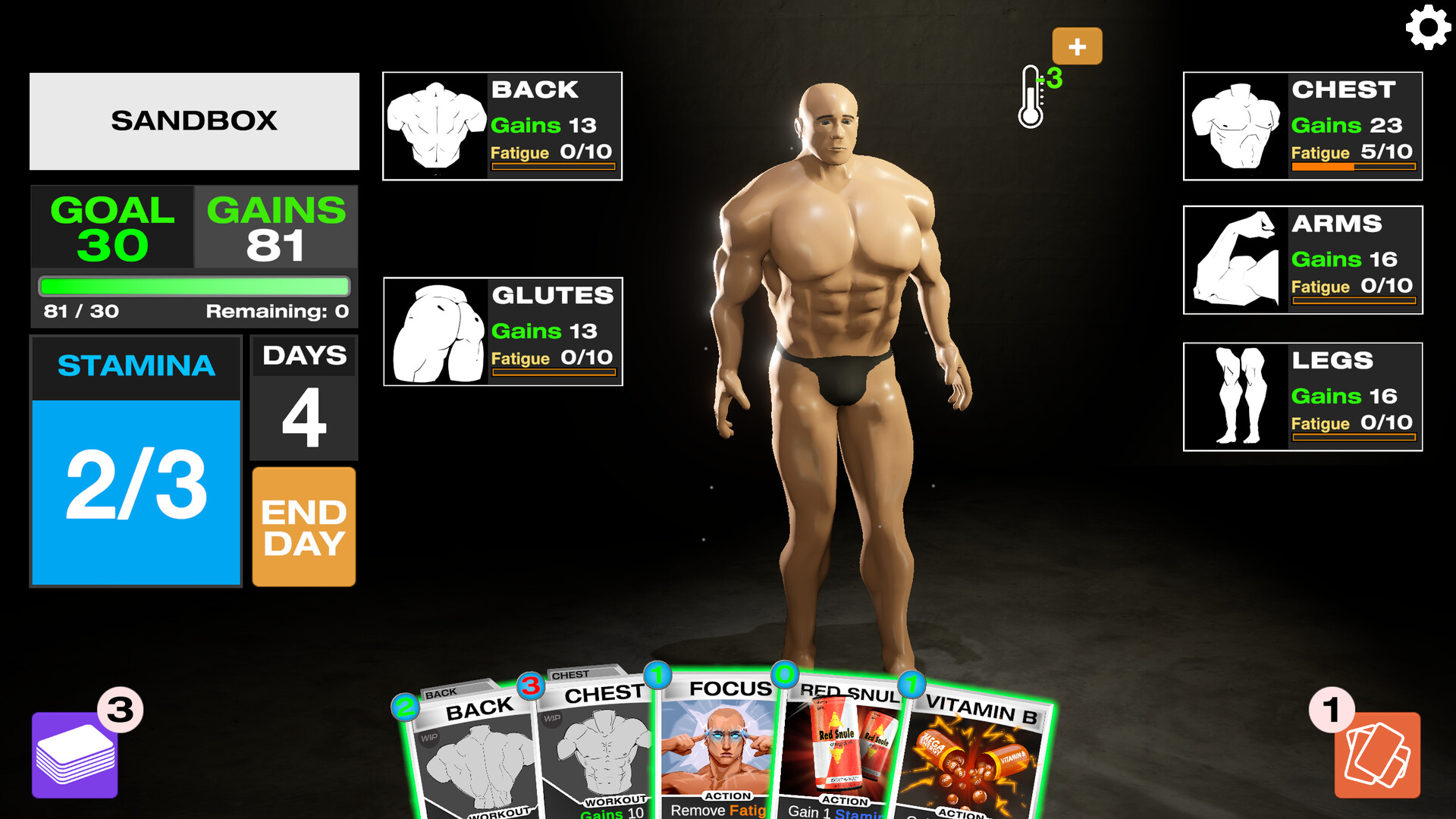Toggle the plus button above the thermometer
1456x819 pixels.
(x=1077, y=45)
